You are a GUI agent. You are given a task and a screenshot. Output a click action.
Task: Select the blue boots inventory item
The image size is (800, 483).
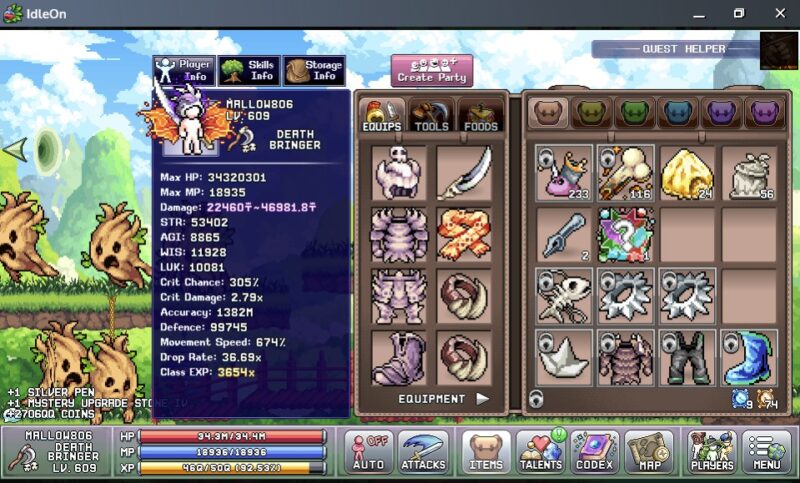click(749, 358)
